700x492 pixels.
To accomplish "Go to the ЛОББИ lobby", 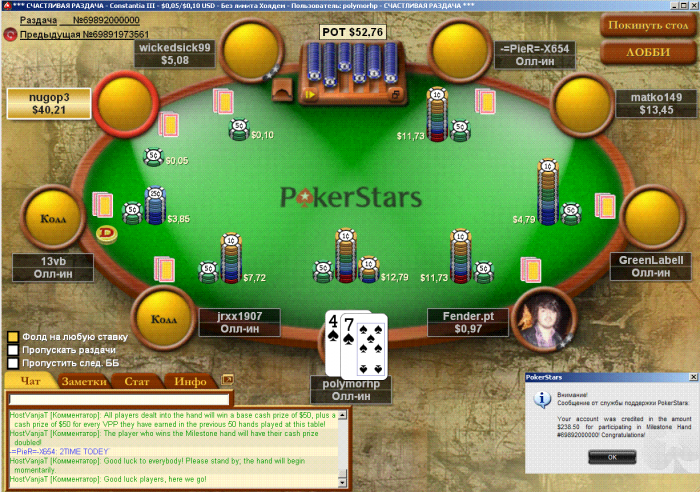I will (647, 52).
